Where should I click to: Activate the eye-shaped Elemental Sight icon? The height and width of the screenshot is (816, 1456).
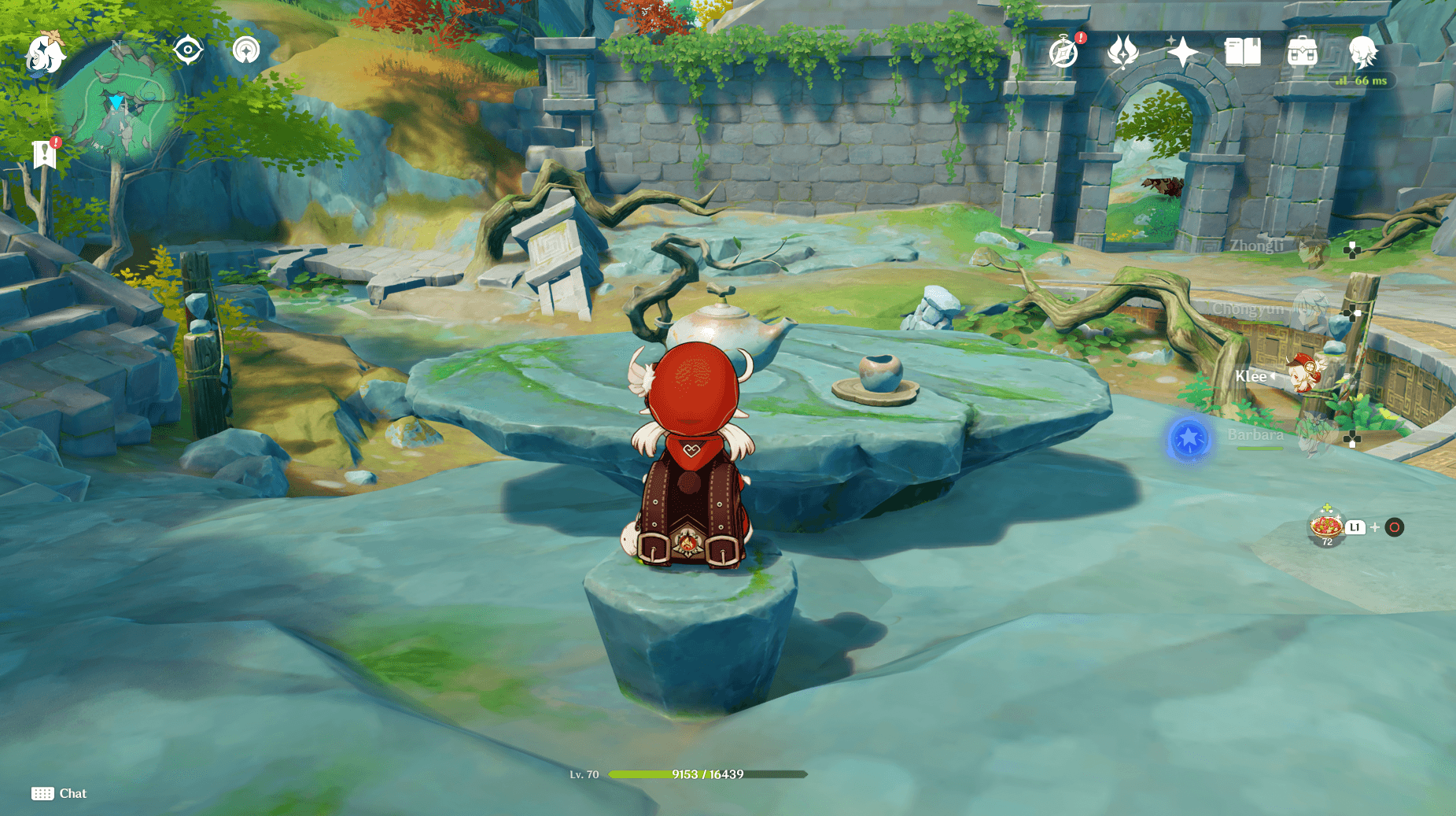(188, 50)
